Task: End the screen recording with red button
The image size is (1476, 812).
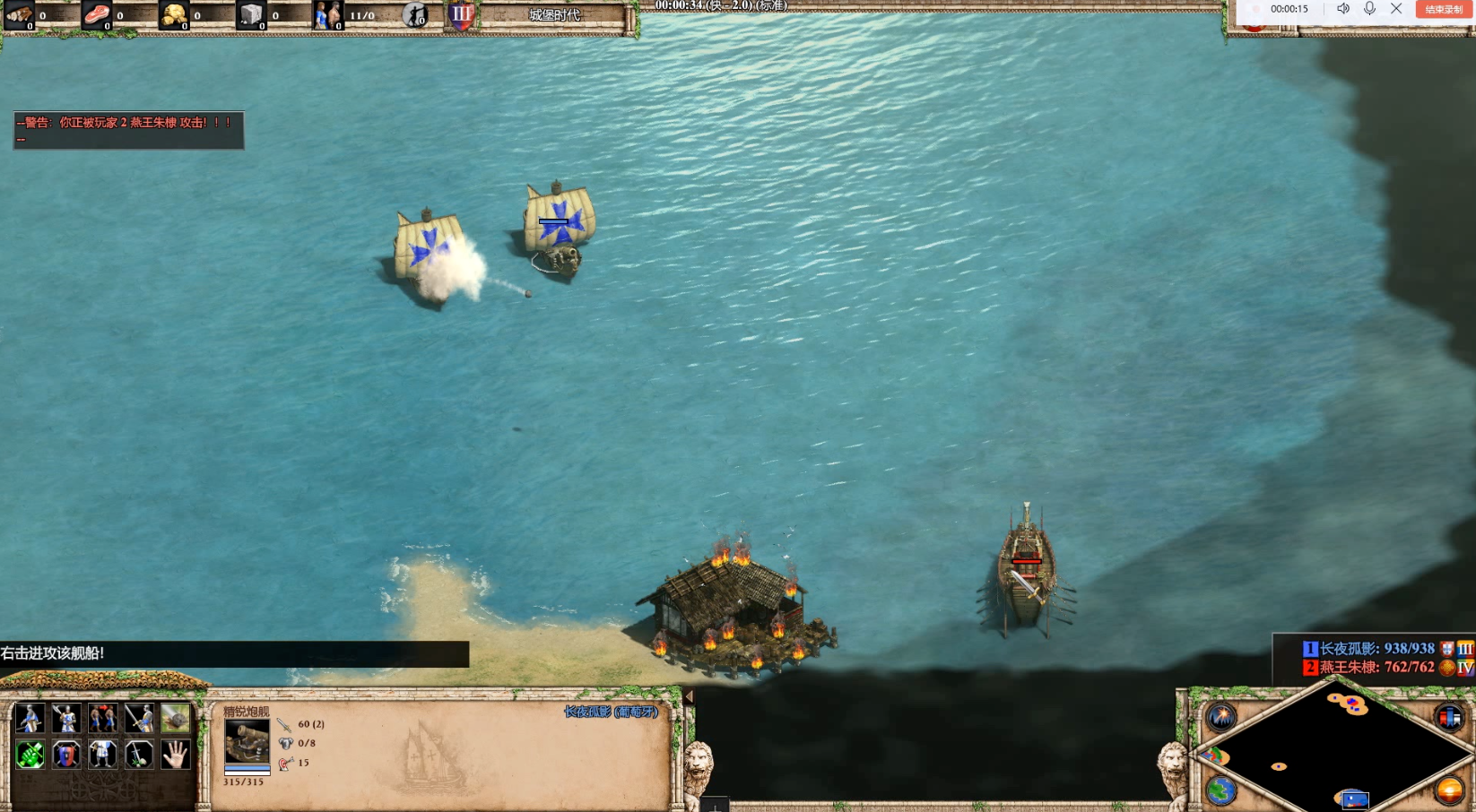Action: pos(1443,9)
